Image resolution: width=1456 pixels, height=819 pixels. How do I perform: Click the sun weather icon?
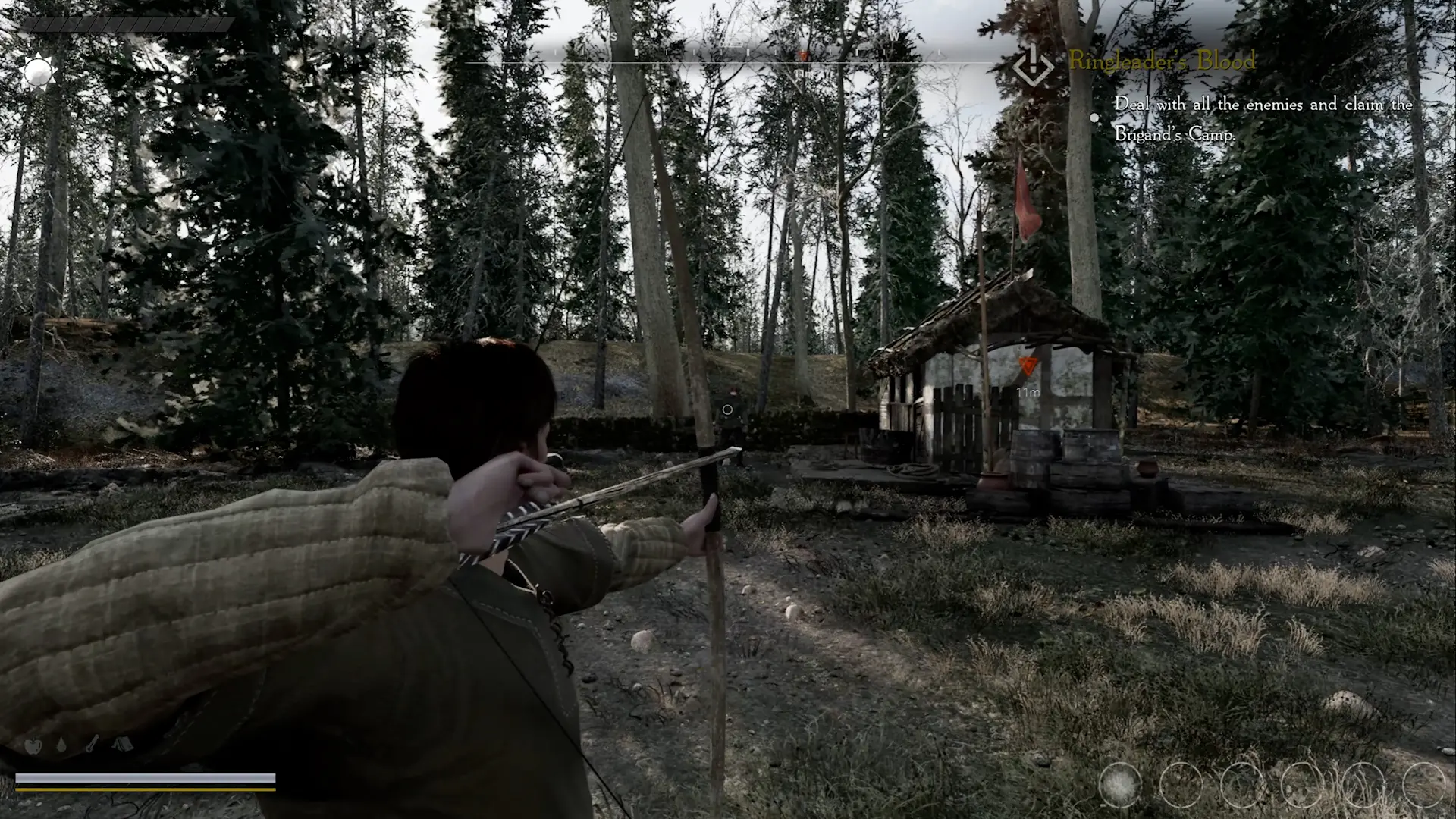37,74
